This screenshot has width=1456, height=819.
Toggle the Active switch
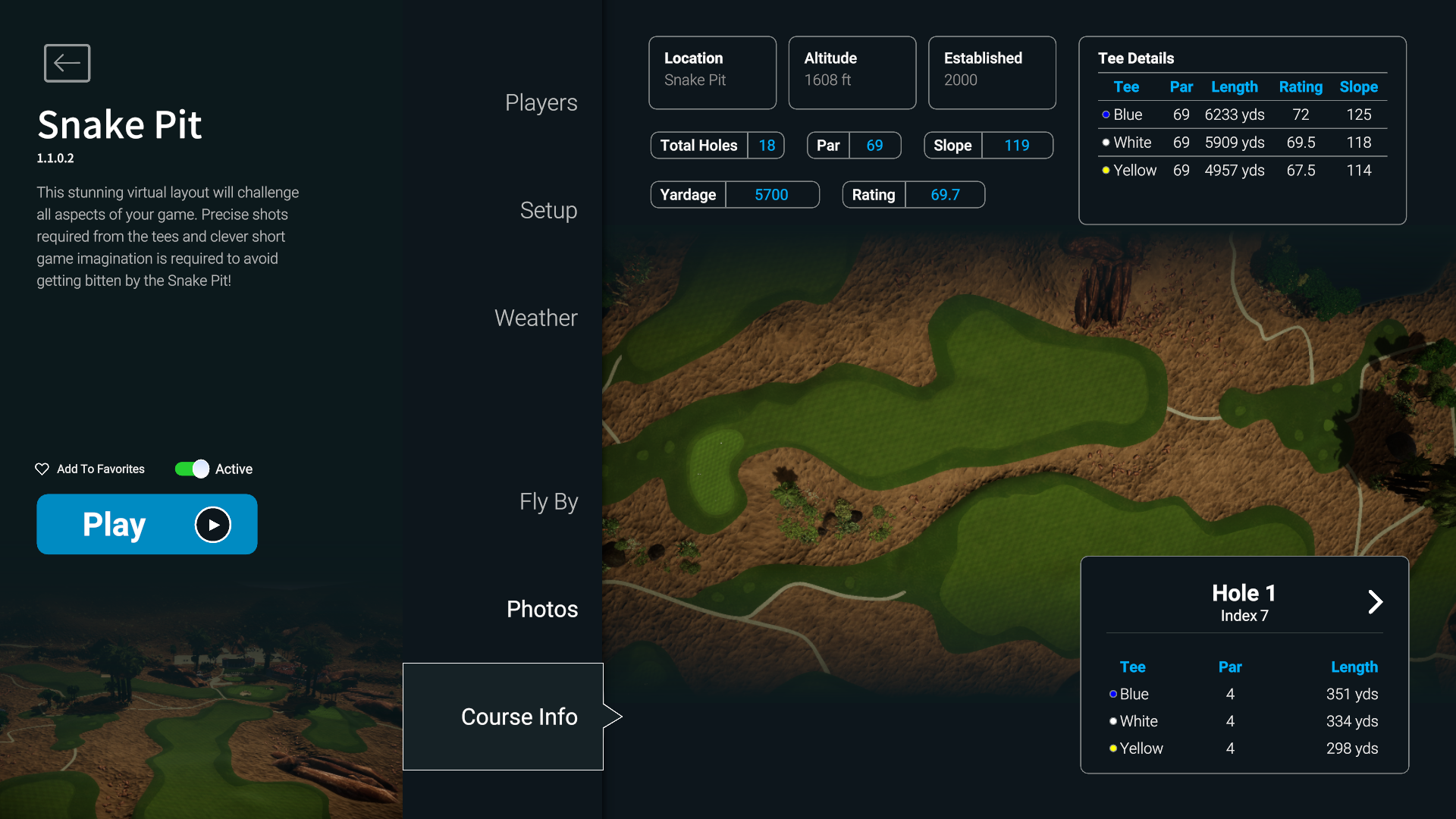coord(193,469)
